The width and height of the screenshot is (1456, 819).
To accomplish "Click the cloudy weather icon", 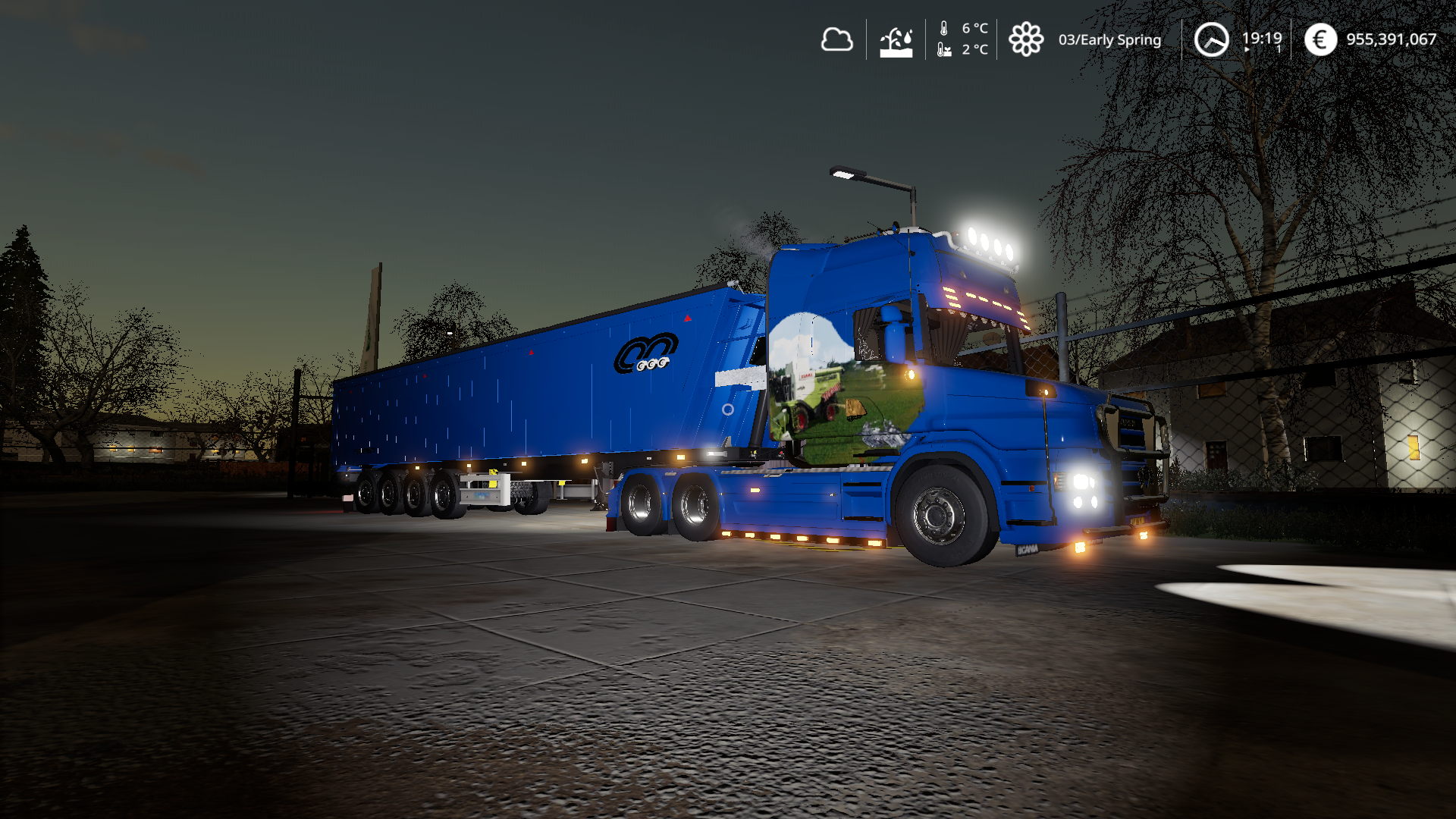I will 836,39.
